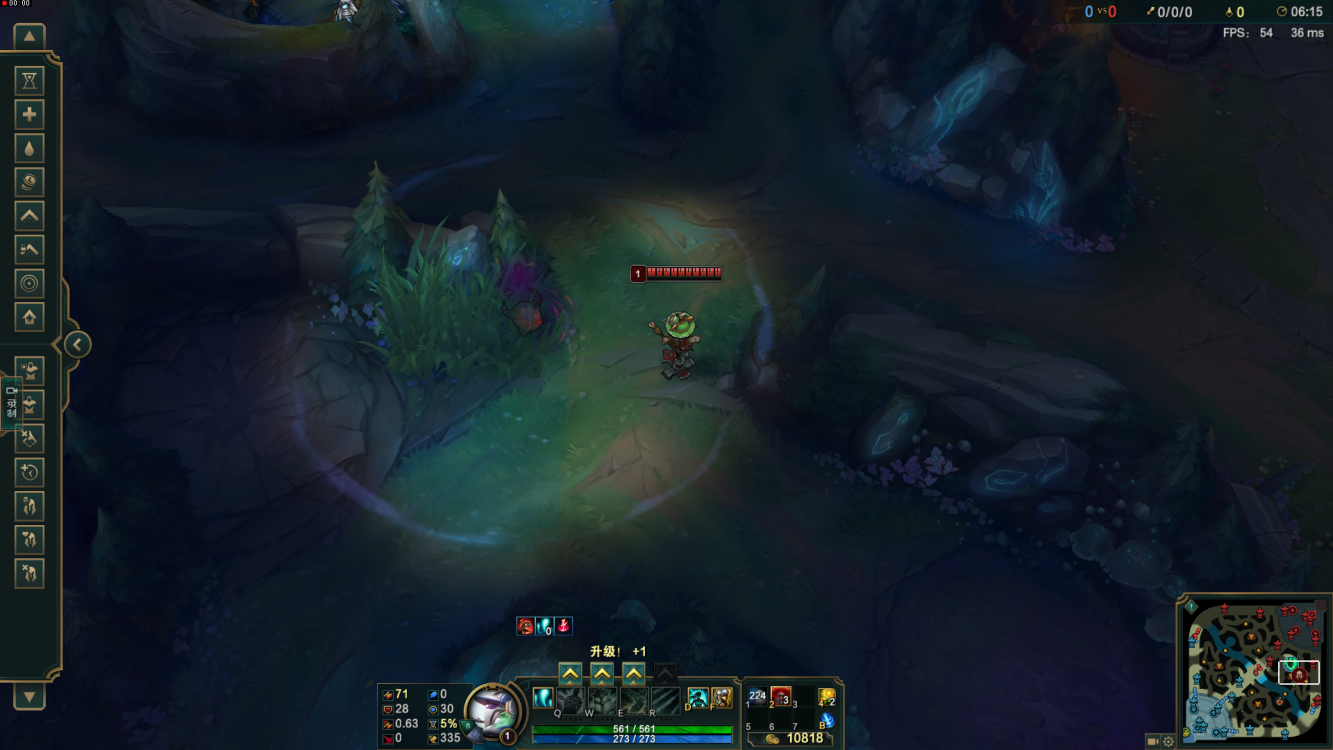1333x750 pixels.
Task: Level up the E ability
Action: tap(633, 674)
